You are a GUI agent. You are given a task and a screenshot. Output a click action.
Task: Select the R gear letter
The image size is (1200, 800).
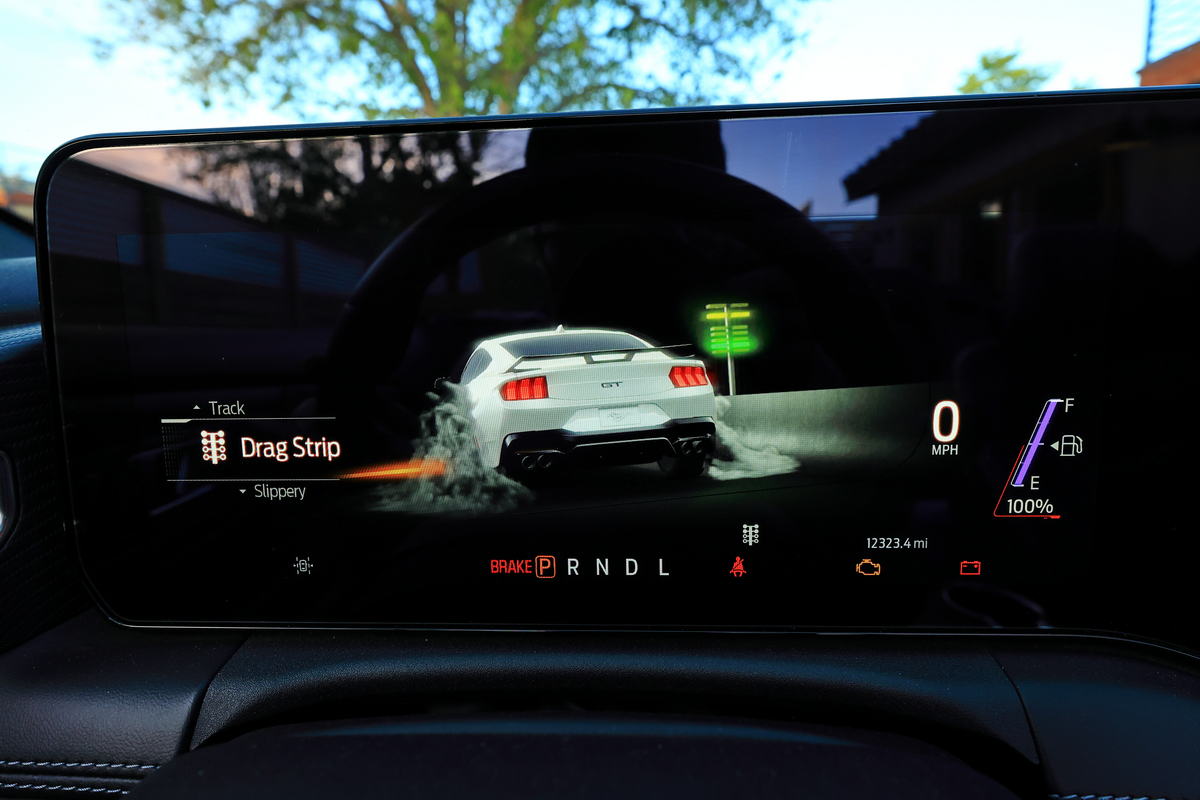(x=573, y=567)
